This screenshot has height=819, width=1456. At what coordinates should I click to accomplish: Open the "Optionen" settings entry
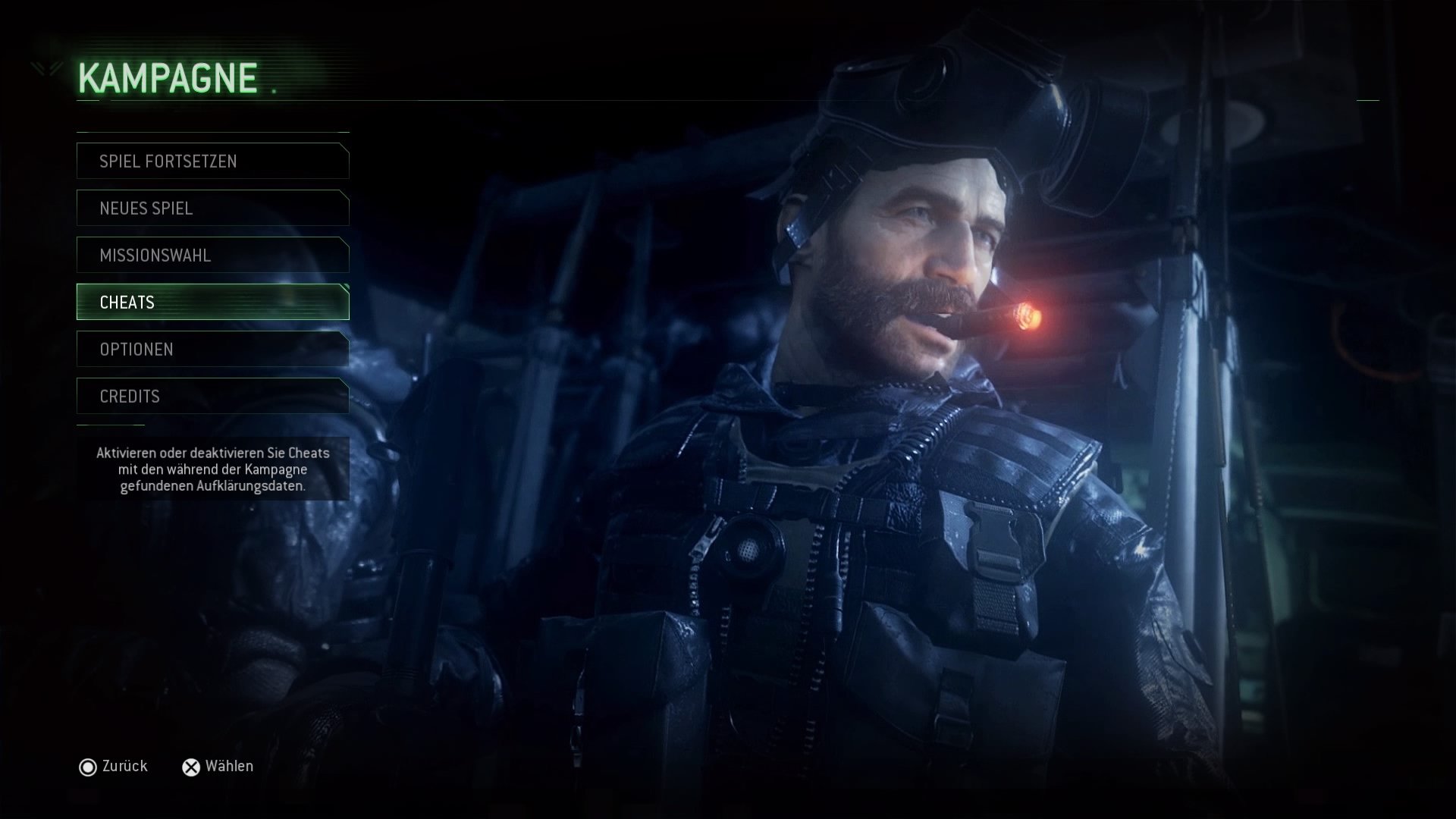point(212,349)
